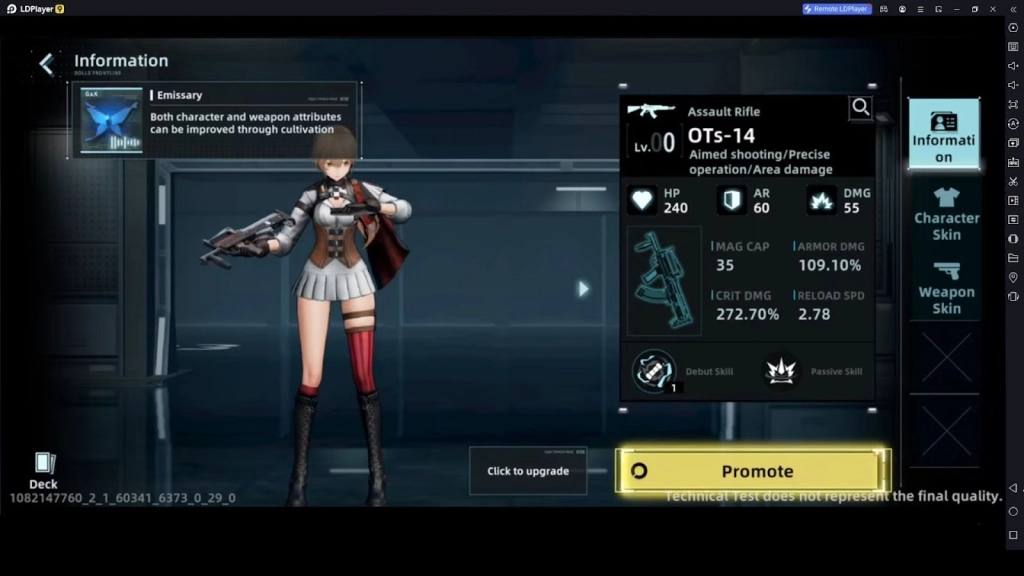This screenshot has width=1024, height=576.
Task: Select the Information tab
Action: point(943,134)
